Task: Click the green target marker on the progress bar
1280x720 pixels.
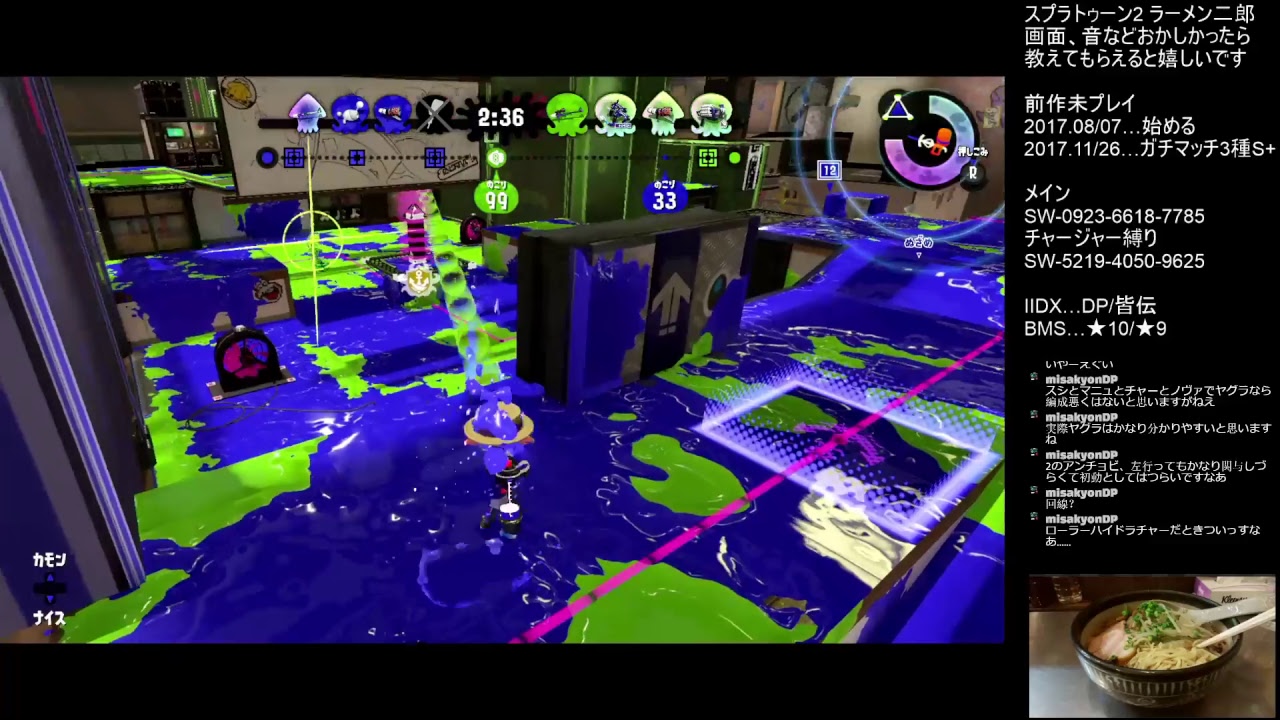Action: click(x=706, y=158)
